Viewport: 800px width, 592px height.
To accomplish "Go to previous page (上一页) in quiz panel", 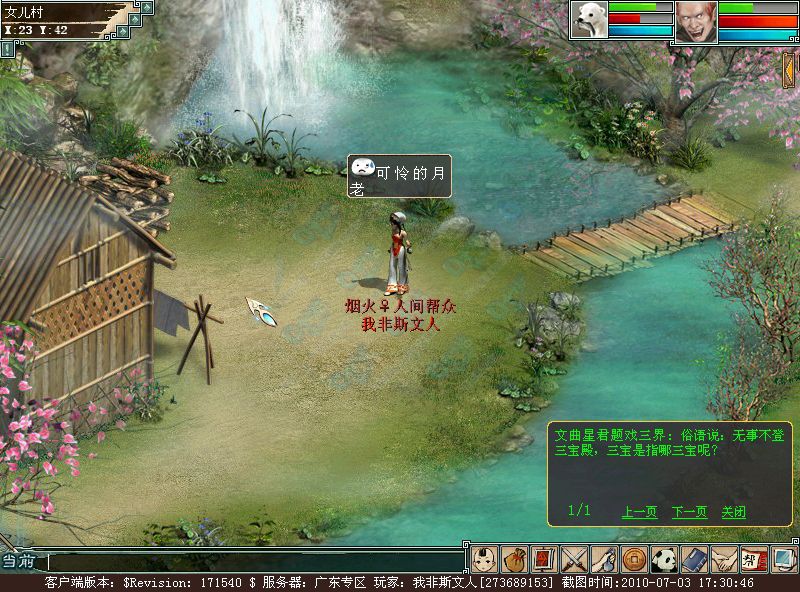I will (x=639, y=512).
